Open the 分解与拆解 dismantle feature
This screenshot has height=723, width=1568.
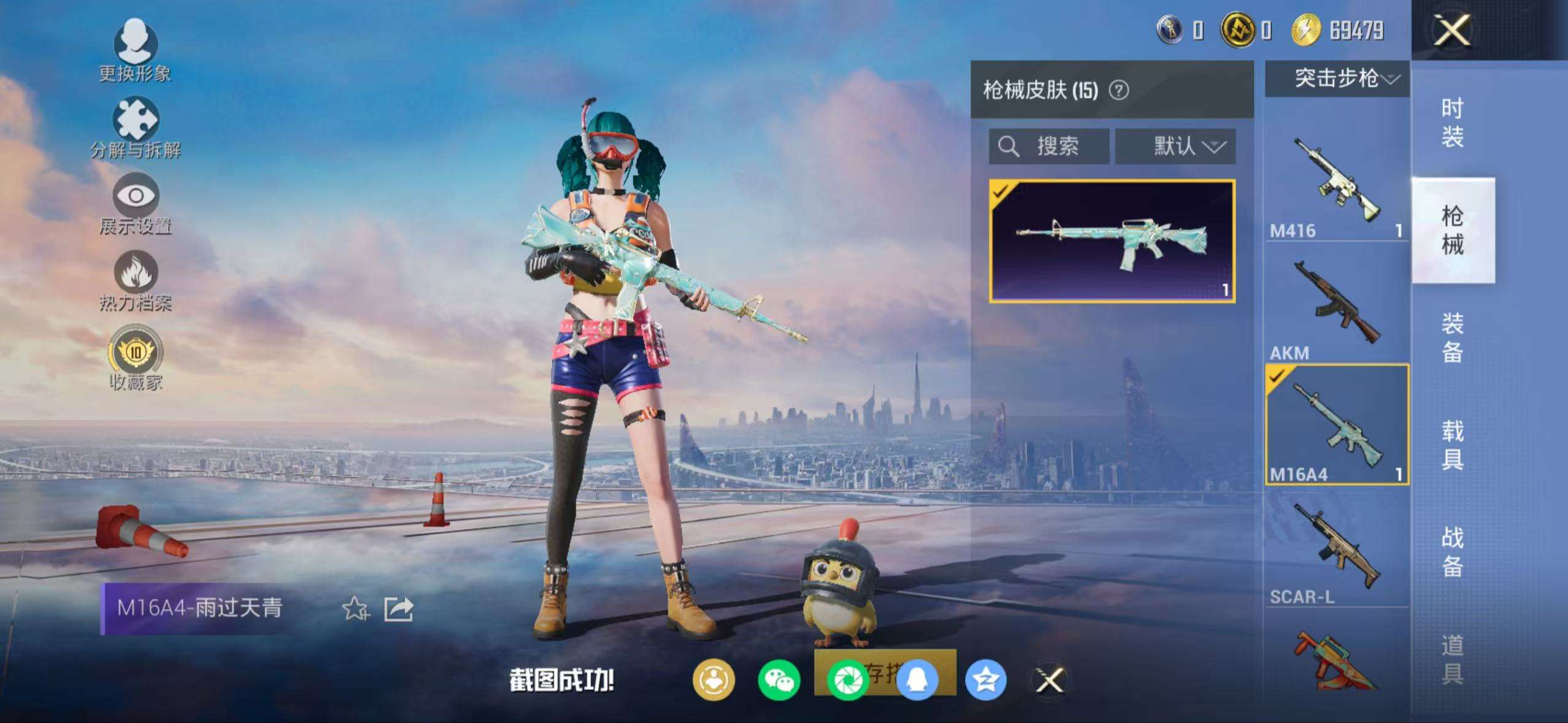tap(136, 130)
